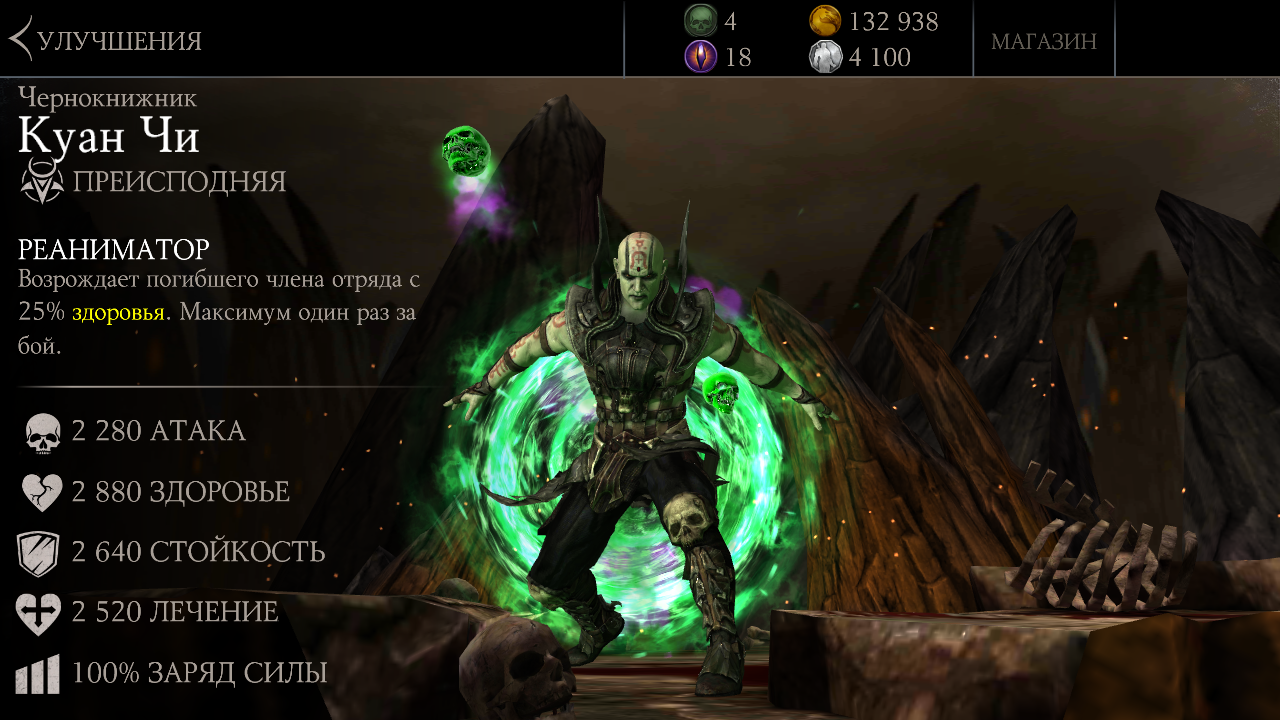Go back via the Улучшения arrow
Image resolution: width=1280 pixels, height=720 pixels.
22,40
